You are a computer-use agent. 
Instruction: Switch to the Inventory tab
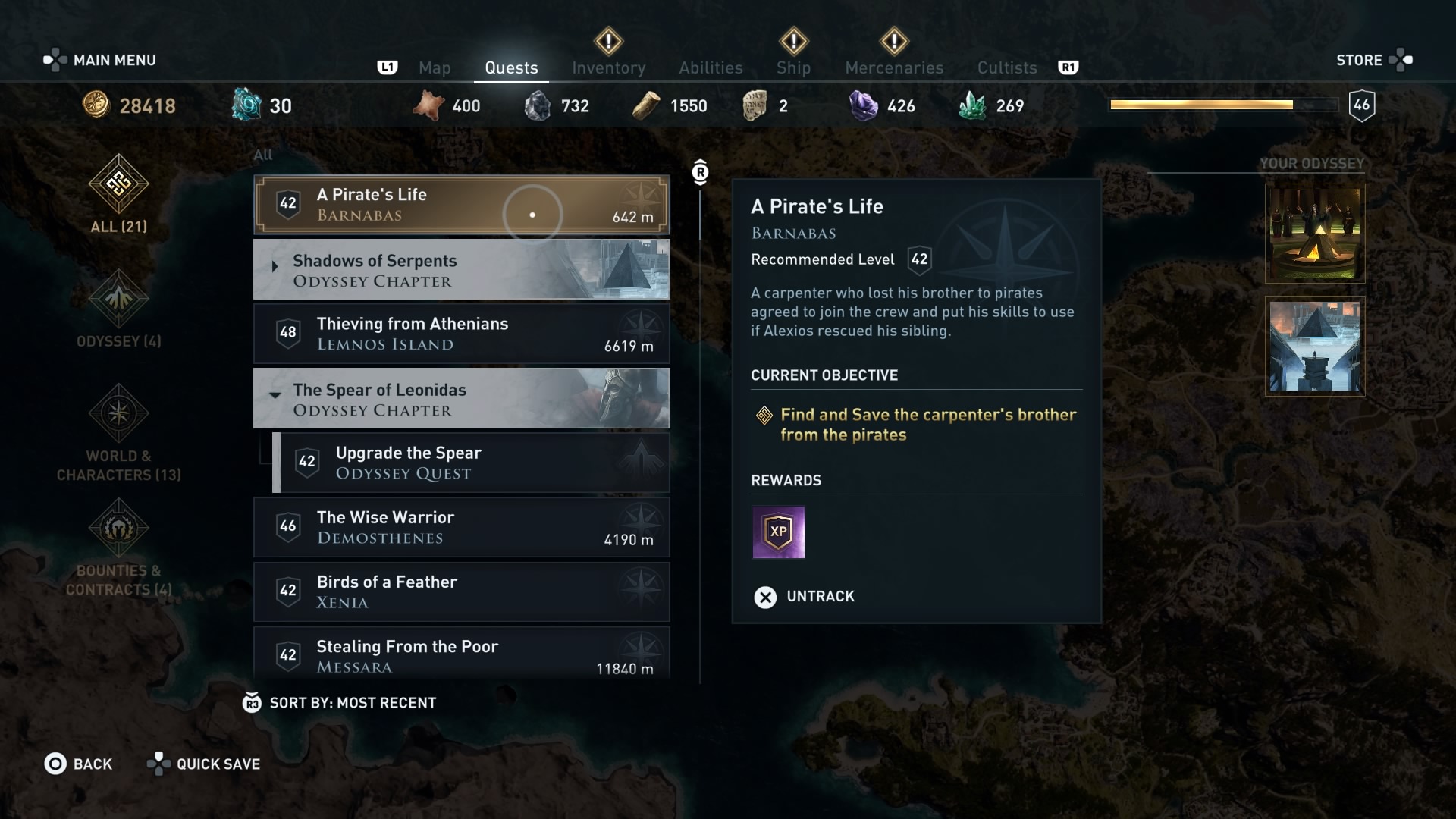[x=608, y=67]
